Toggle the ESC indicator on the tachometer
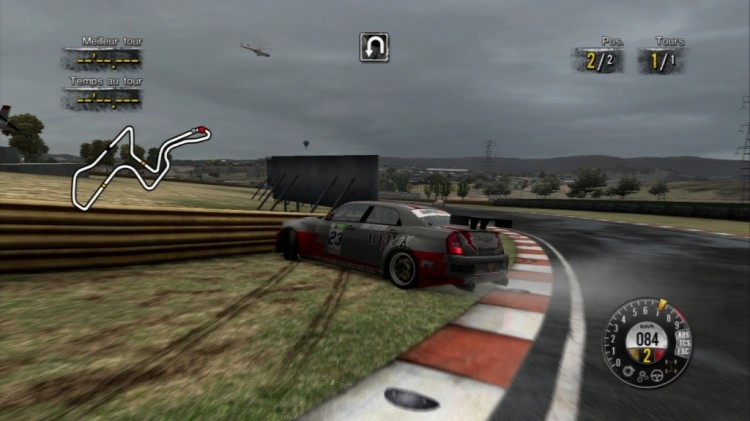The height and width of the screenshot is (421, 750). coord(682,352)
